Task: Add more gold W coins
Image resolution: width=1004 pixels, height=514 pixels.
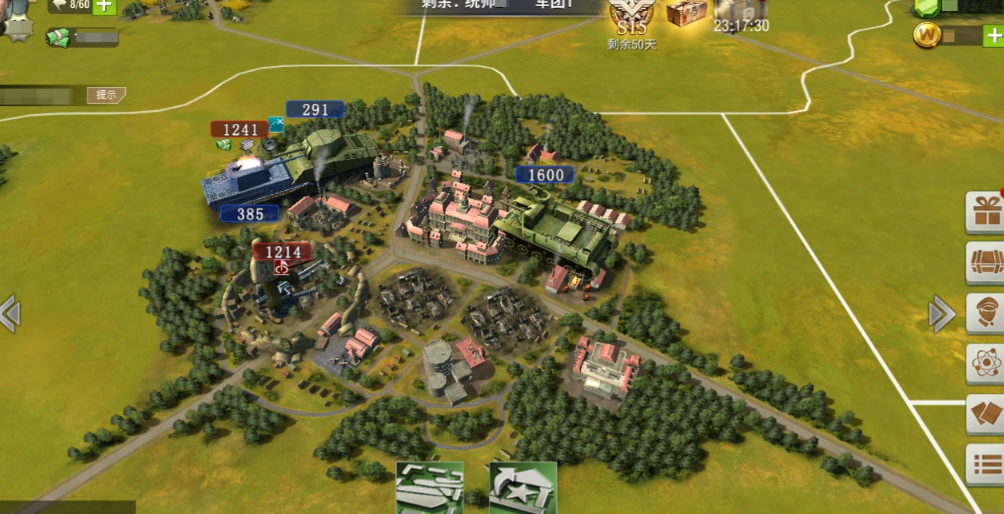Action: tap(993, 36)
